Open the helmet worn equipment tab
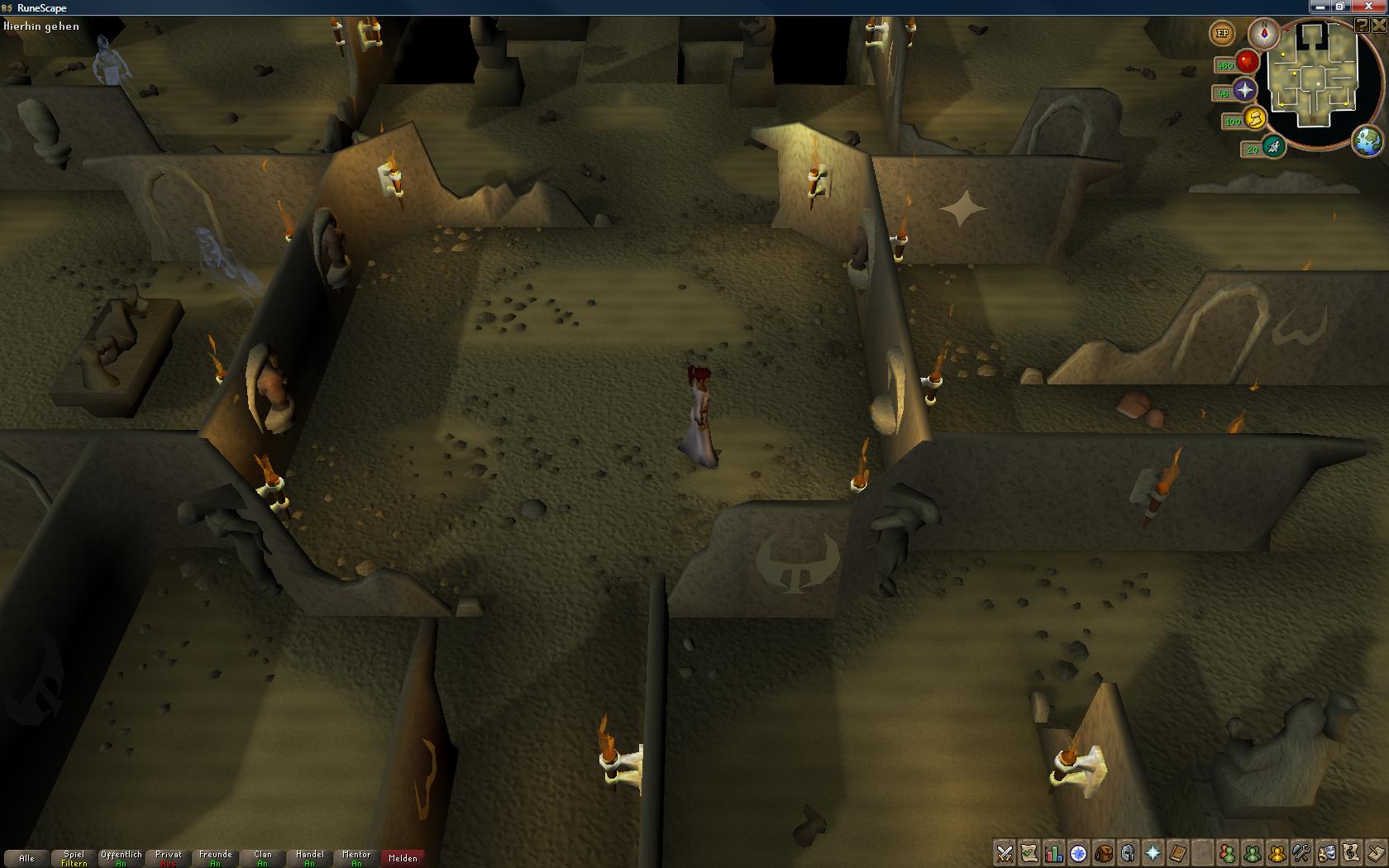 click(x=1129, y=853)
